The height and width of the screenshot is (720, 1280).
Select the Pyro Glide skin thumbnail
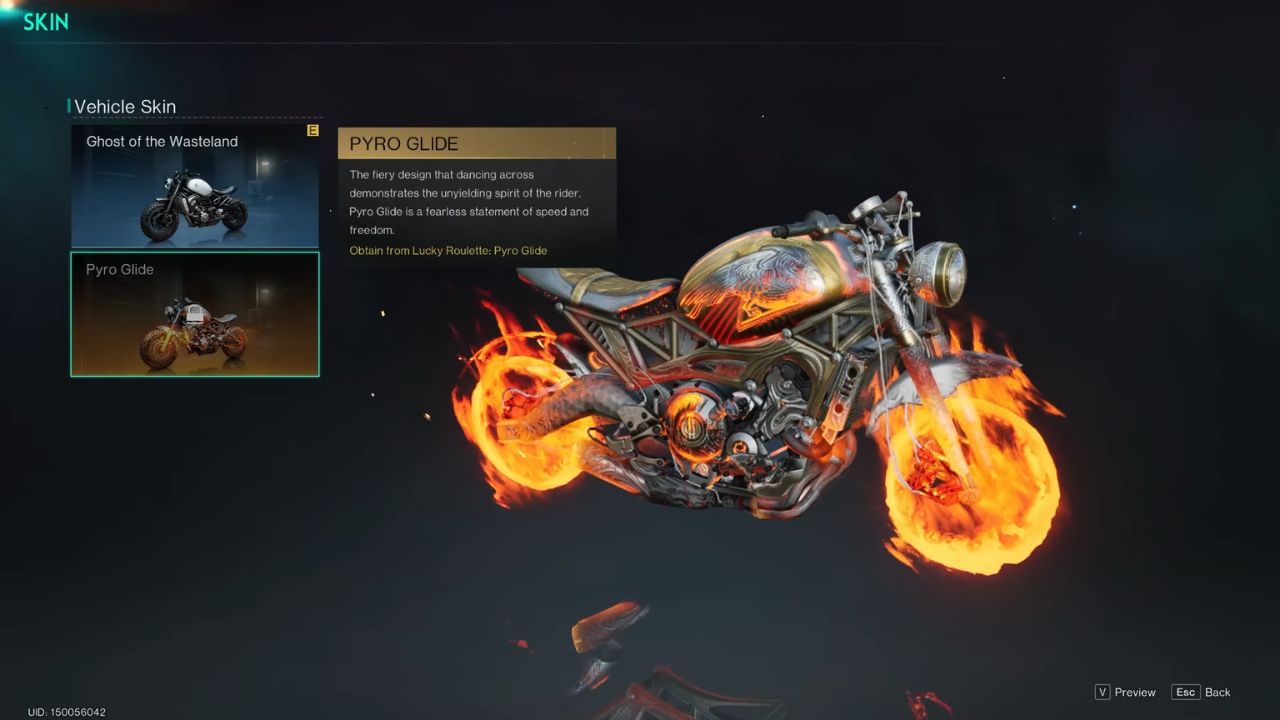coord(194,314)
